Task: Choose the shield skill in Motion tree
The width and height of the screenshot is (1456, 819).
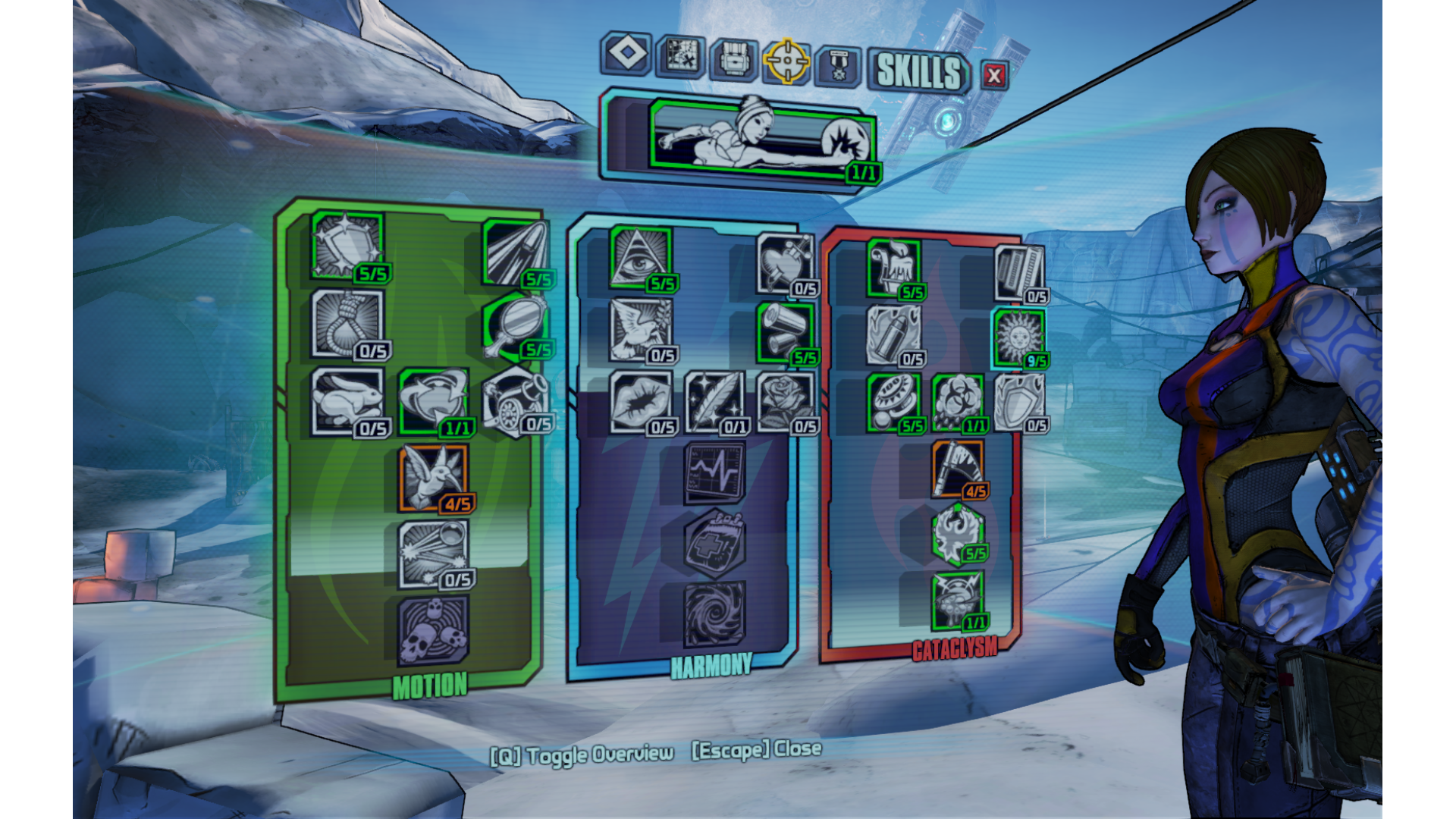Action: click(x=347, y=244)
